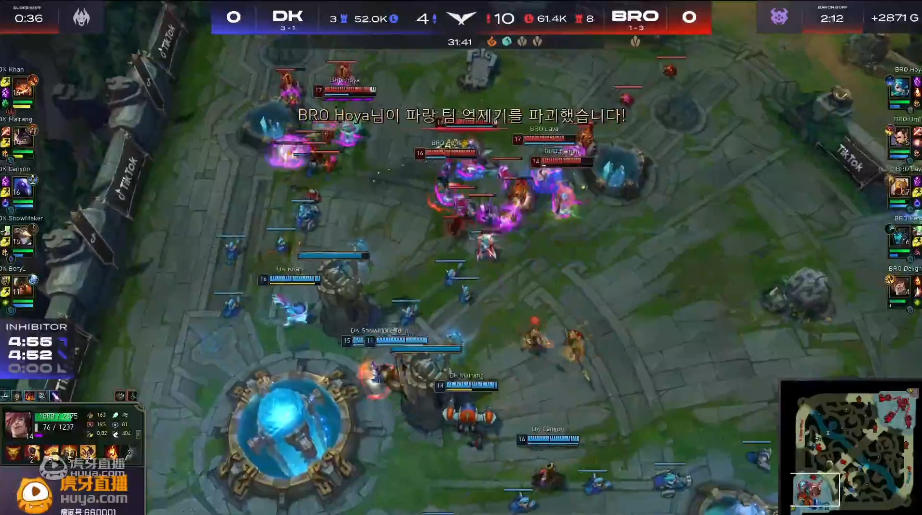Select BRO Hoya's champion portrait
The width and height of the screenshot is (922, 515).
coord(900,89)
